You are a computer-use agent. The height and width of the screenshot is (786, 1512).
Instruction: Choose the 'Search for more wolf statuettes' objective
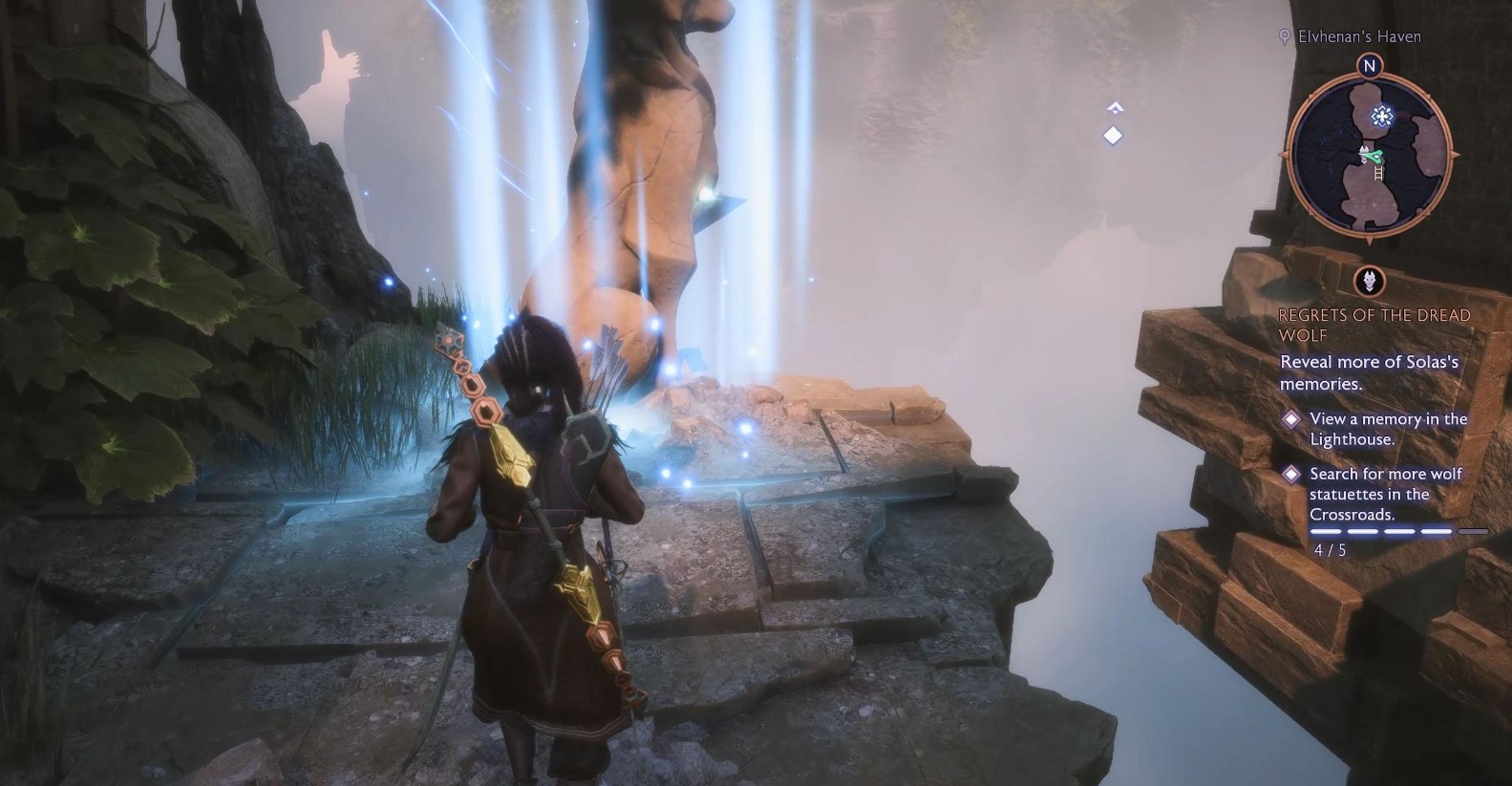pos(1385,494)
